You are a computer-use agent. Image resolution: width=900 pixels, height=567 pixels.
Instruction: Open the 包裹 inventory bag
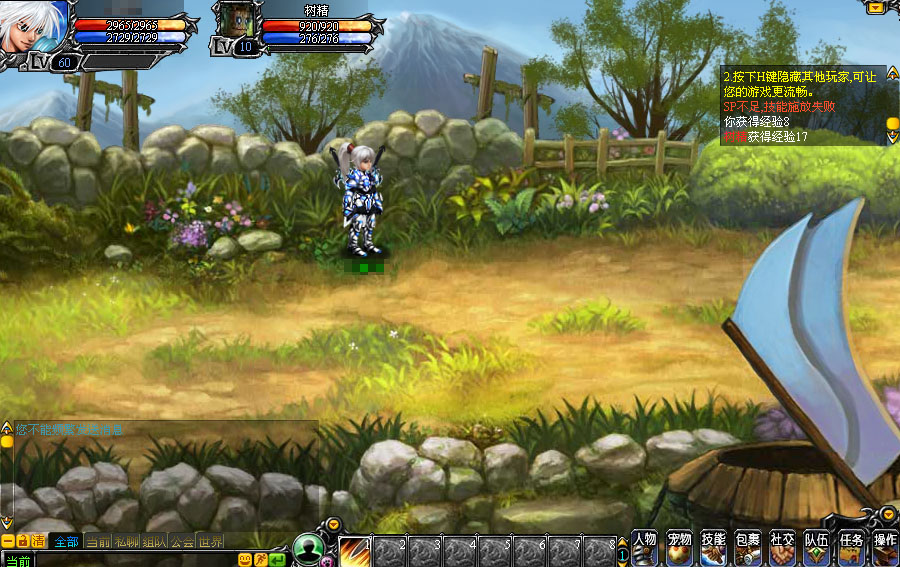(x=748, y=547)
